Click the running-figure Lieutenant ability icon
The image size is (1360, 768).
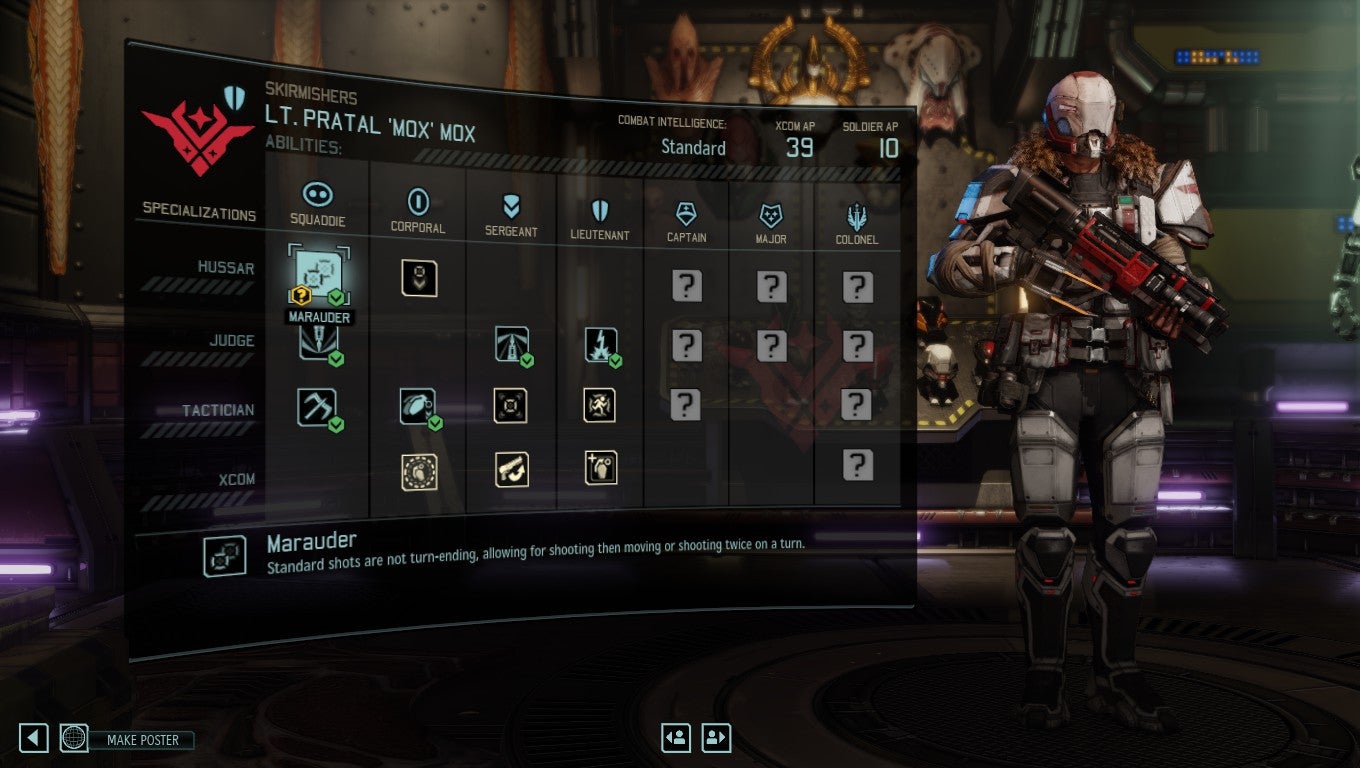600,405
